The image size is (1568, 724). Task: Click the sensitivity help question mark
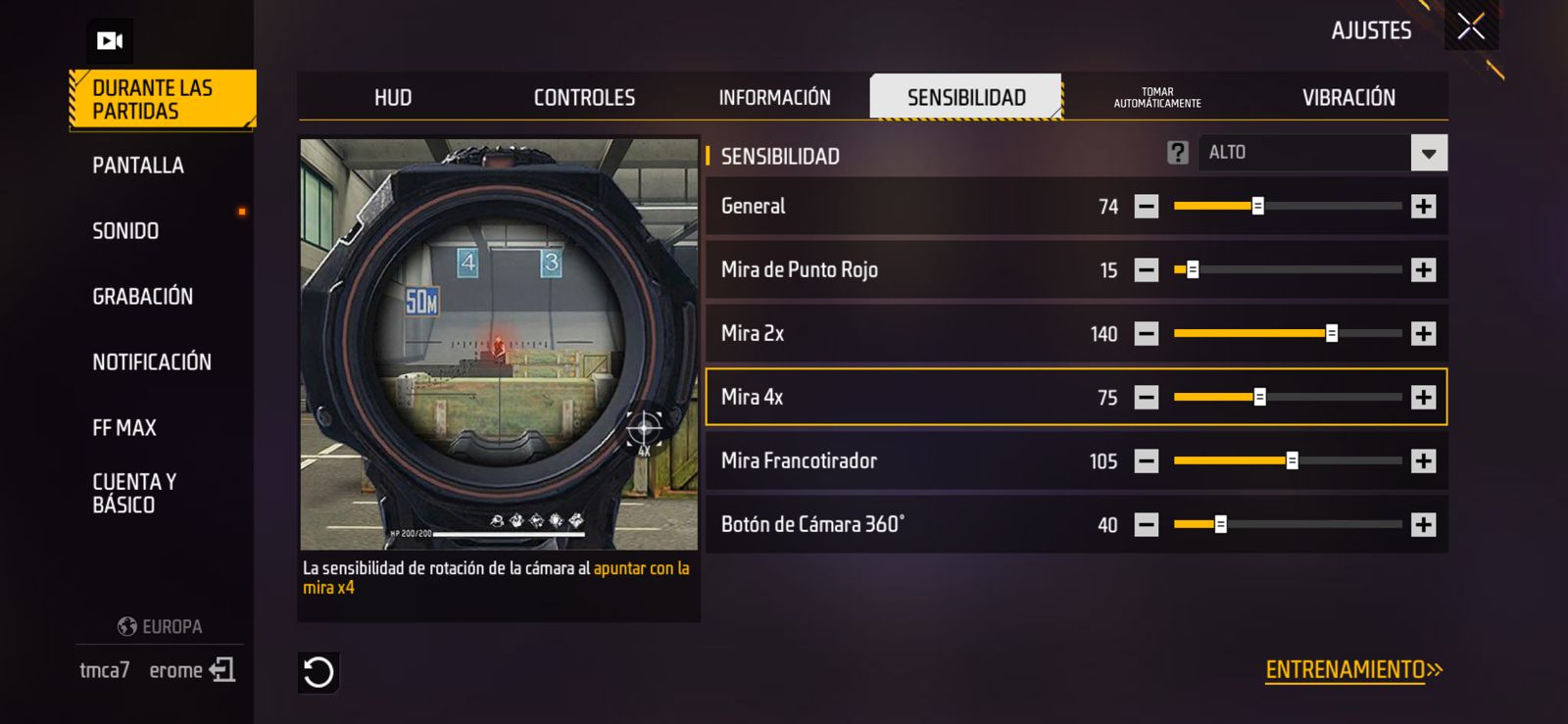[x=1177, y=153]
